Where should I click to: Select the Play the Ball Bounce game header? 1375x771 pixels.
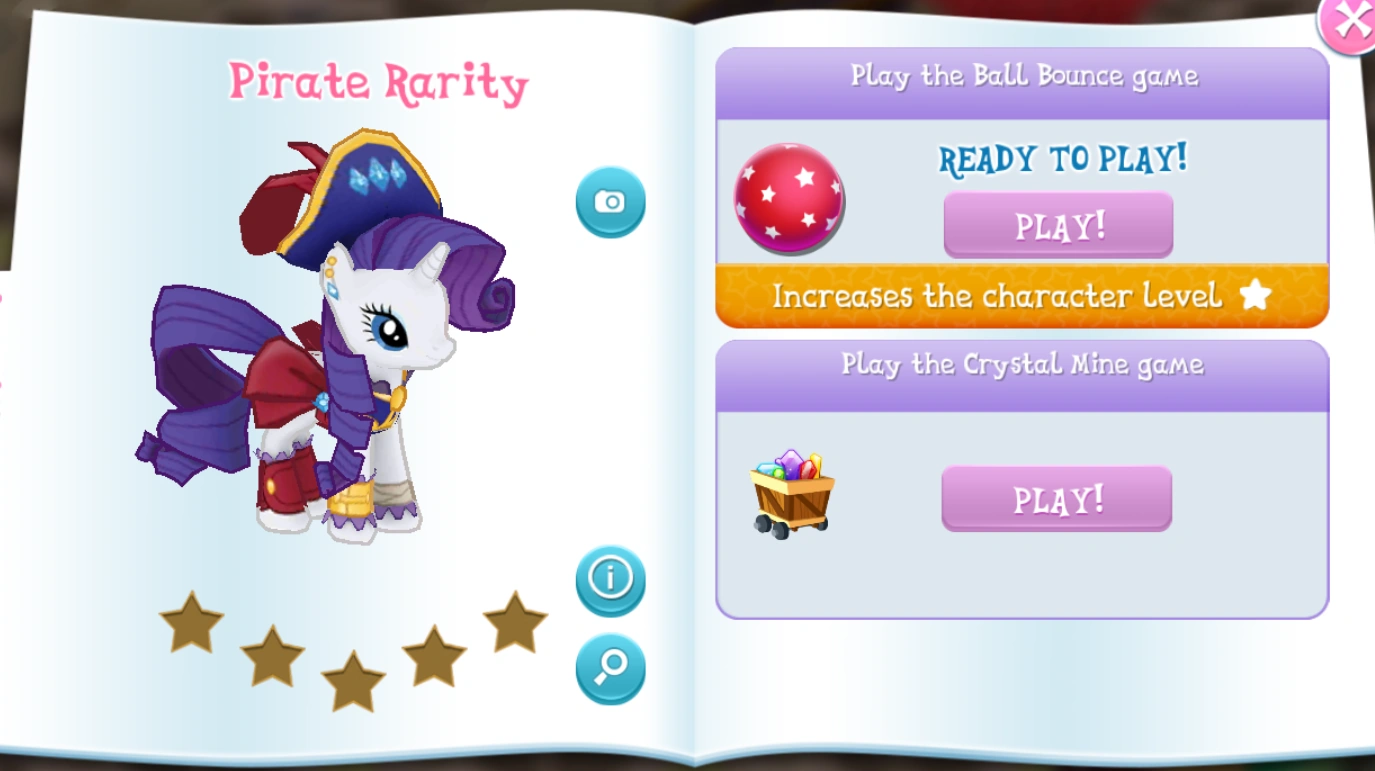tap(1021, 75)
